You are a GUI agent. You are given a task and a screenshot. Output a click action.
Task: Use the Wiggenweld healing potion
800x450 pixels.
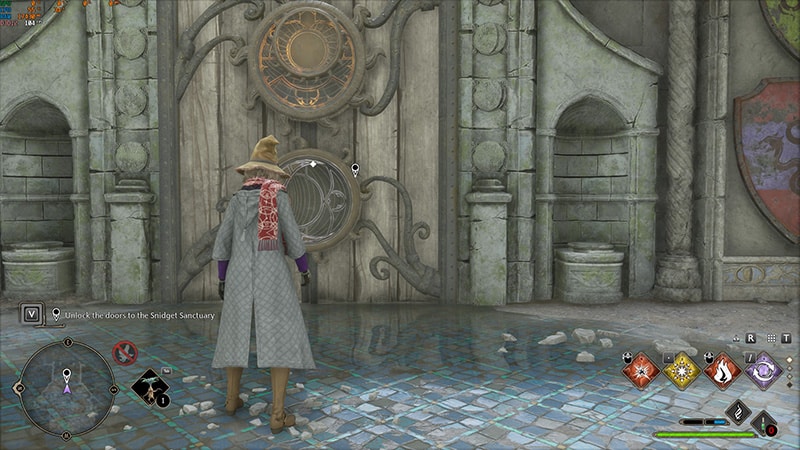(x=767, y=424)
